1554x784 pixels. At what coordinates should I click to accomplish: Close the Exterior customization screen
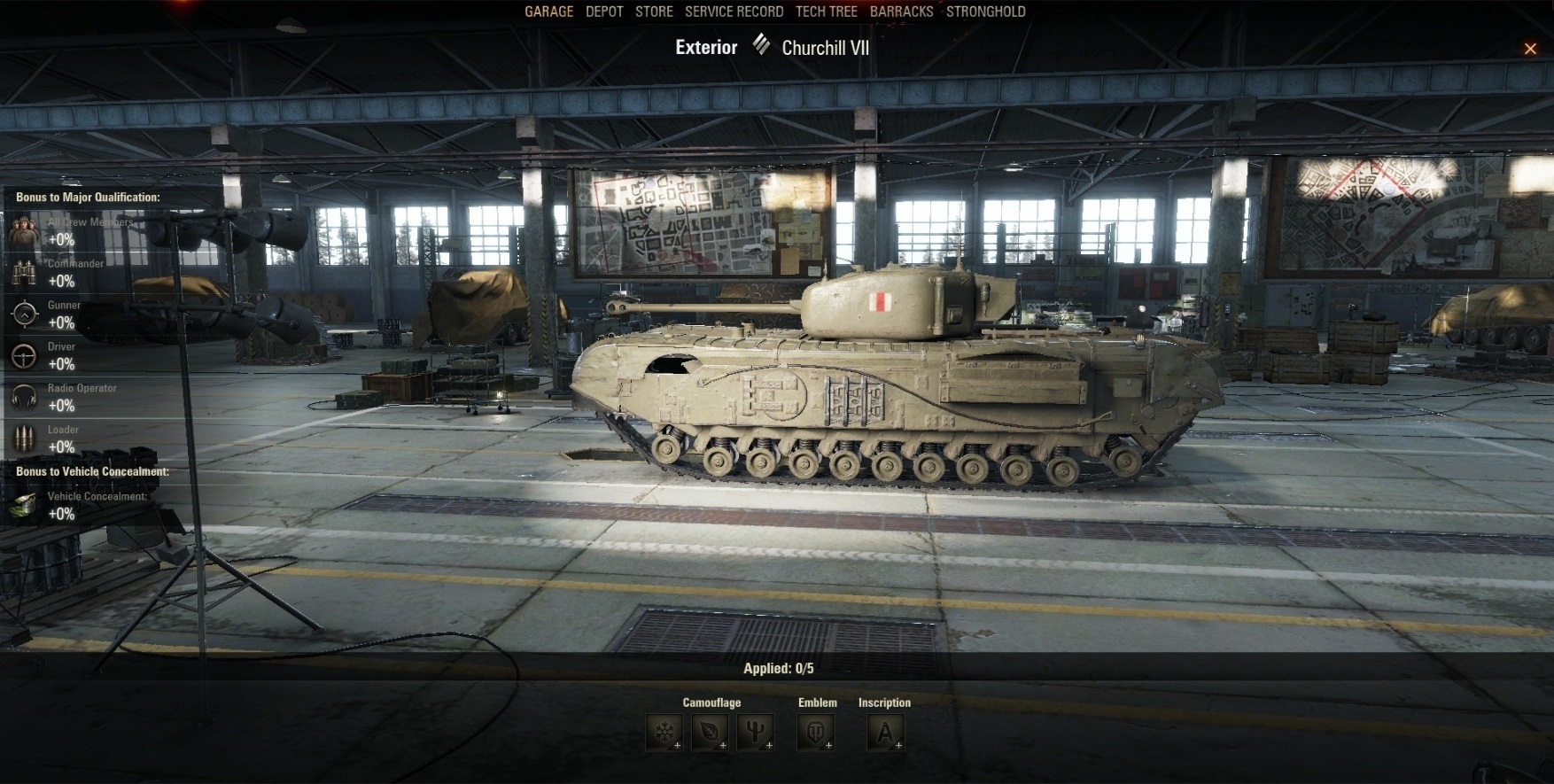1530,49
